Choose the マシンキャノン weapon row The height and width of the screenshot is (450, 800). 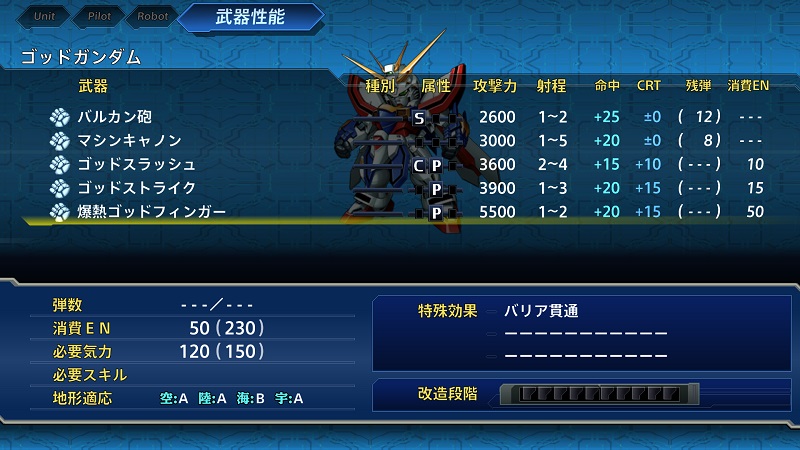(x=129, y=141)
